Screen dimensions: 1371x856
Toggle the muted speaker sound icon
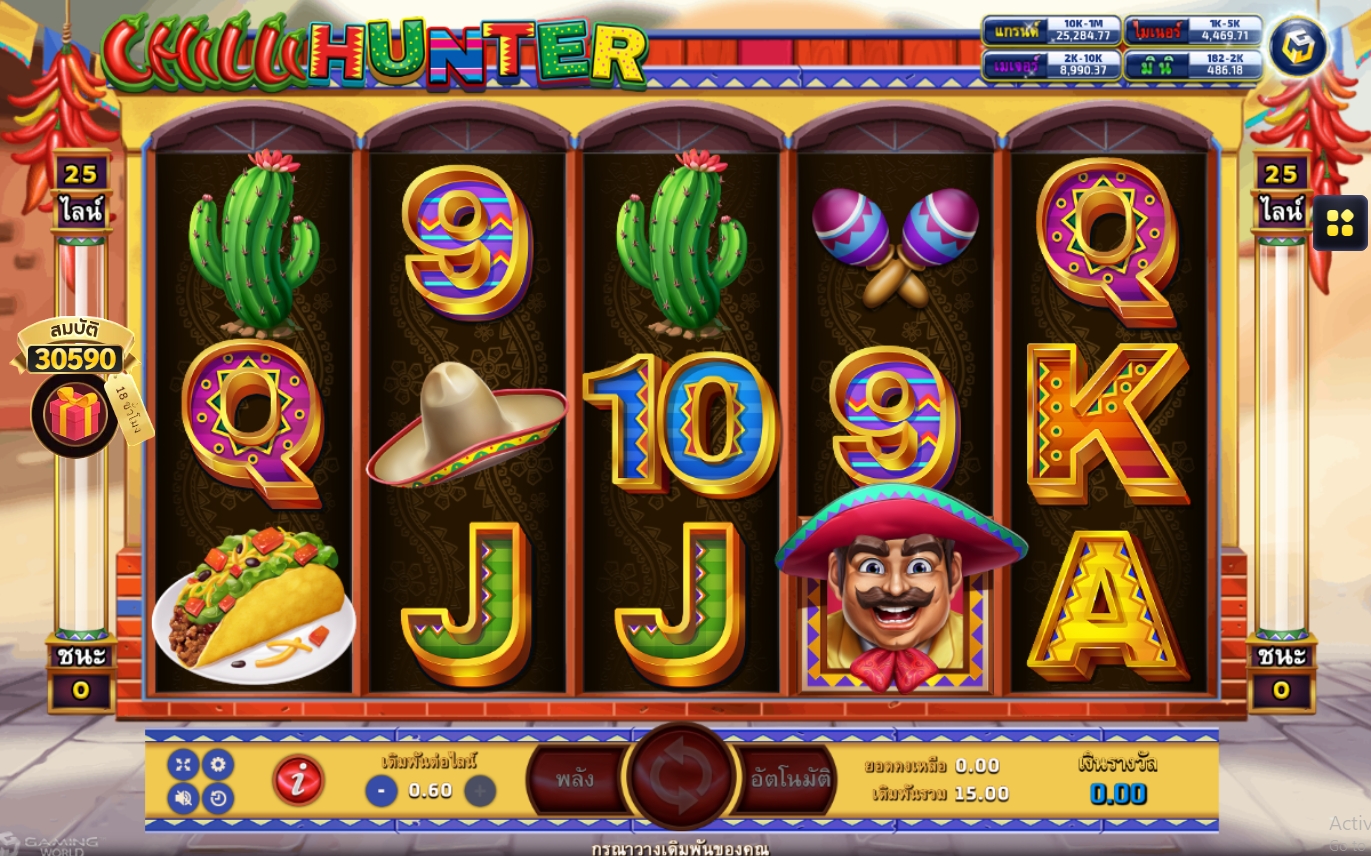pos(183,797)
